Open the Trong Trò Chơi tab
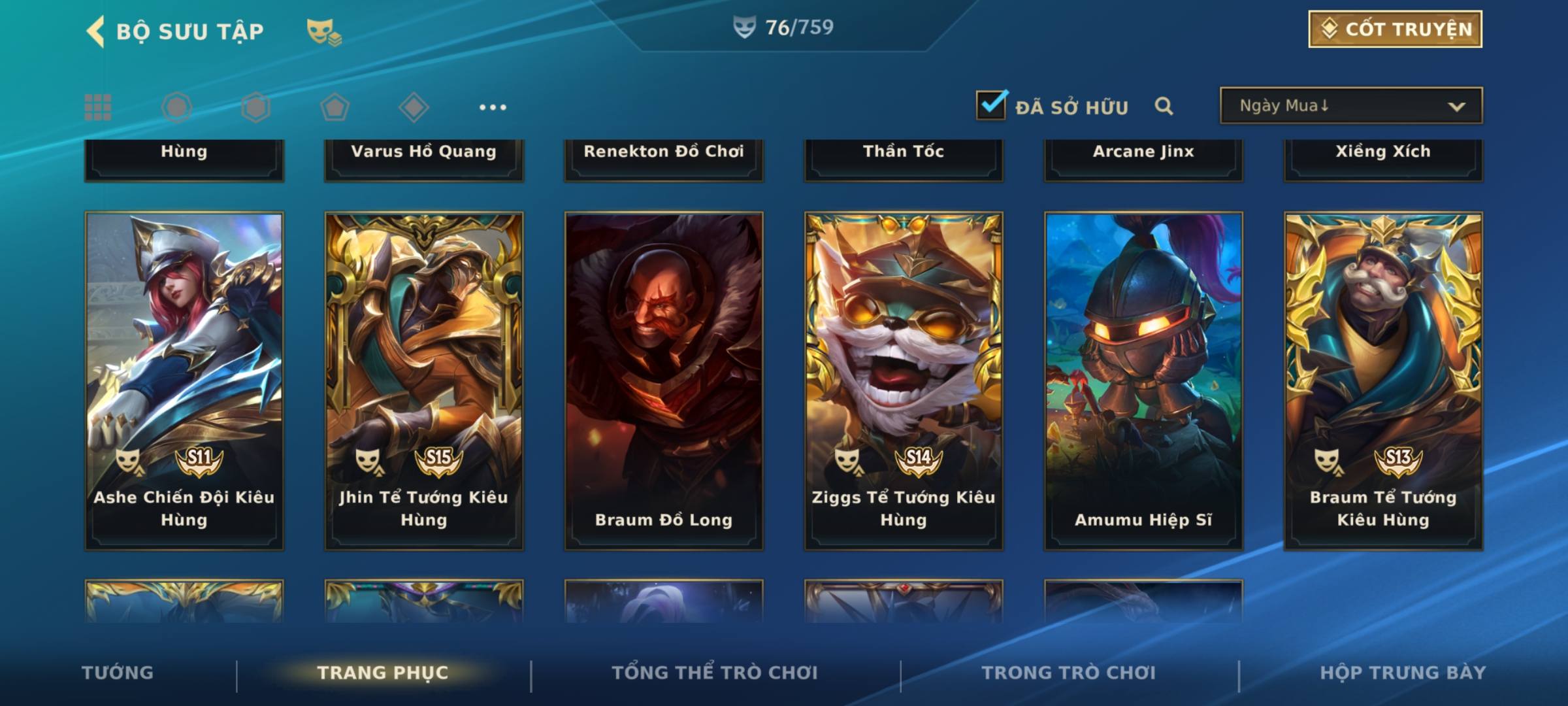The width and height of the screenshot is (1568, 706). (1069, 673)
